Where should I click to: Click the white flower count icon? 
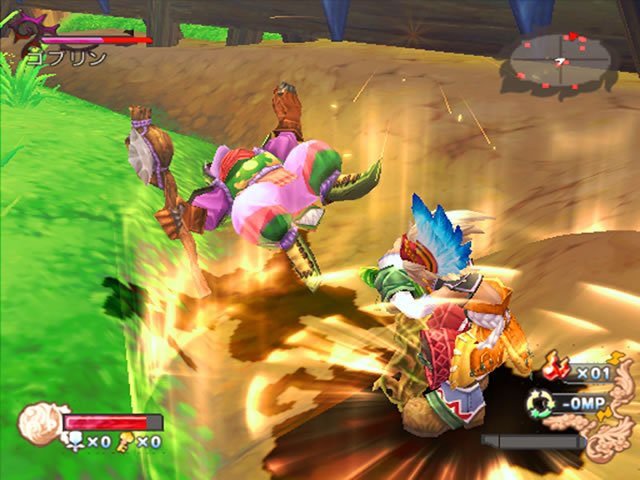tap(74, 441)
